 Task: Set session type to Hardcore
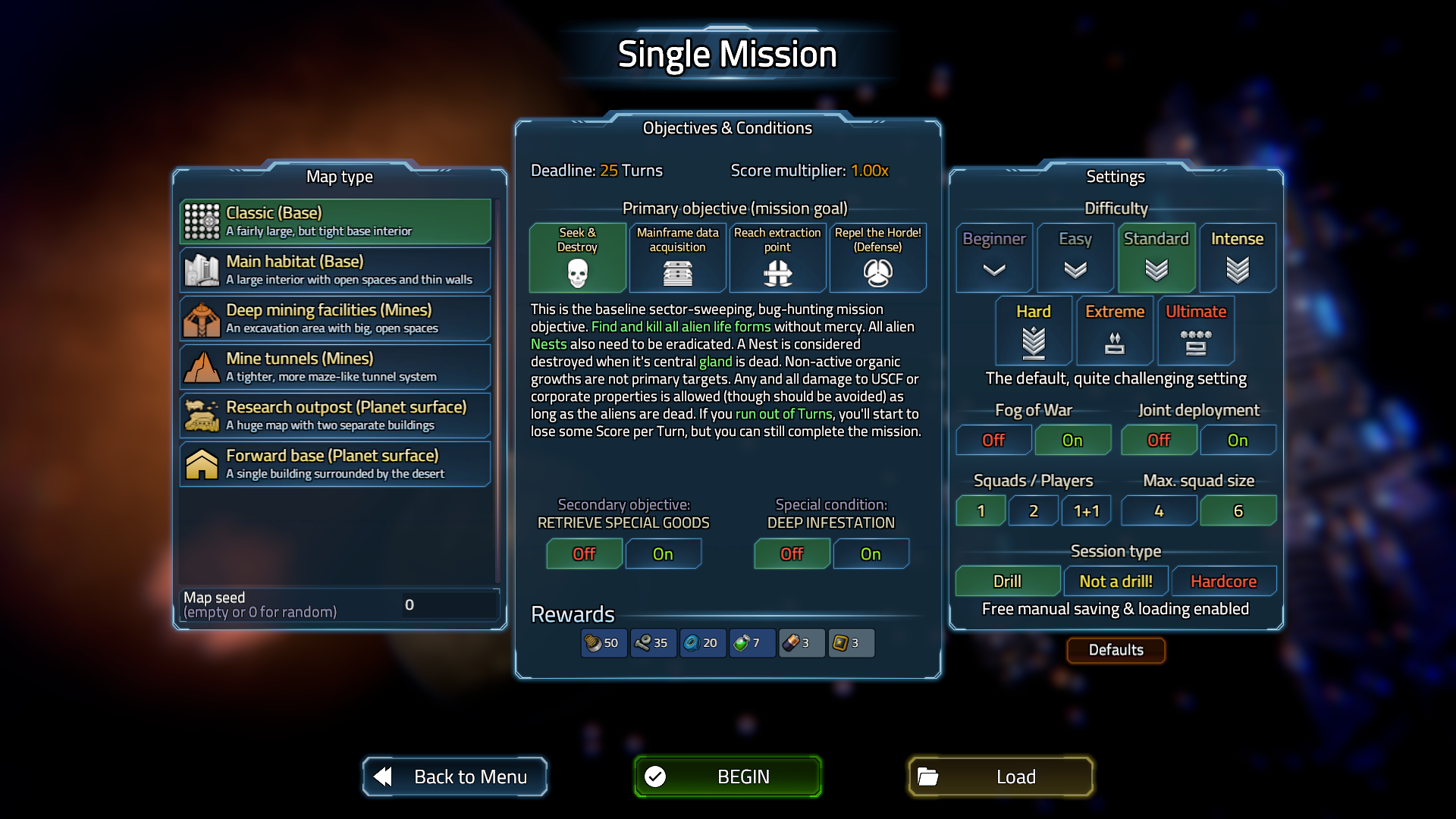pos(1223,582)
